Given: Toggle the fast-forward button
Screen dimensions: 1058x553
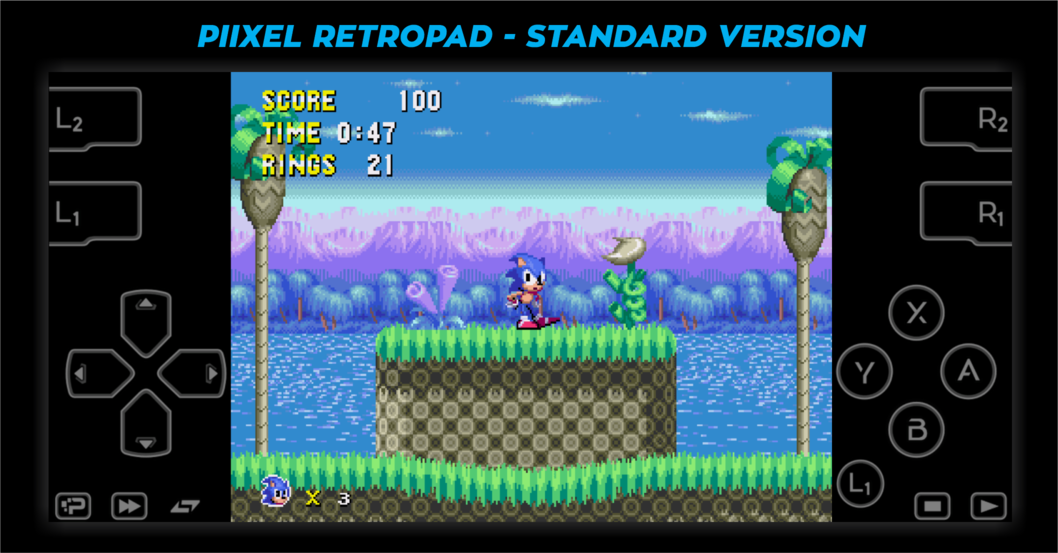Looking at the screenshot, I should click(x=129, y=506).
